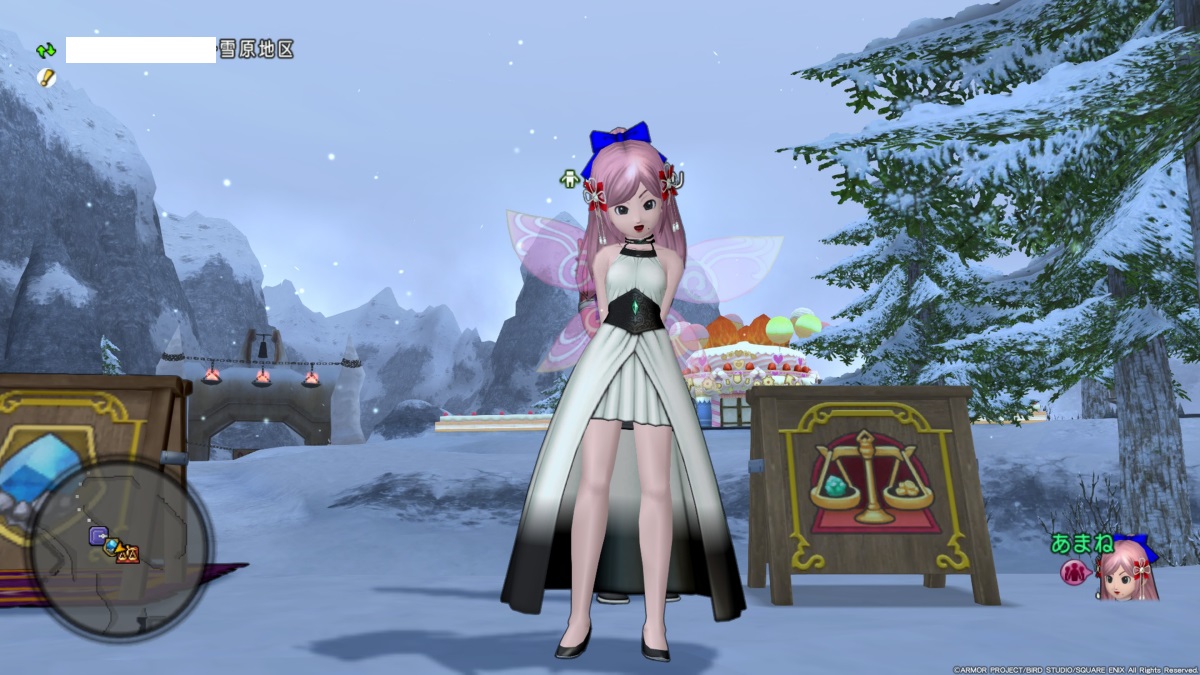Select the red scales marker on minimap

128,554
